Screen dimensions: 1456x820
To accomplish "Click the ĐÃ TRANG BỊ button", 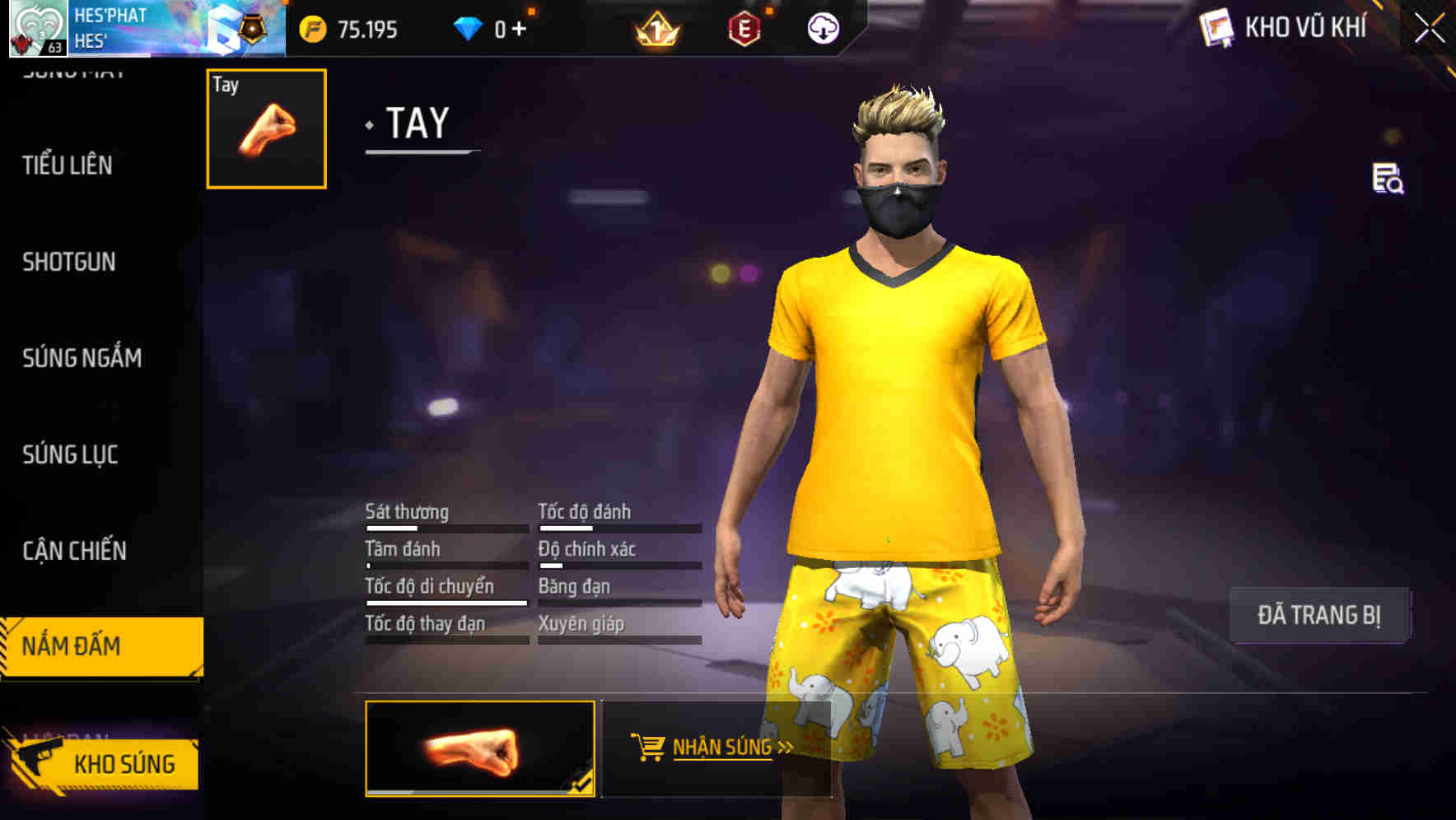I will coord(1318,613).
